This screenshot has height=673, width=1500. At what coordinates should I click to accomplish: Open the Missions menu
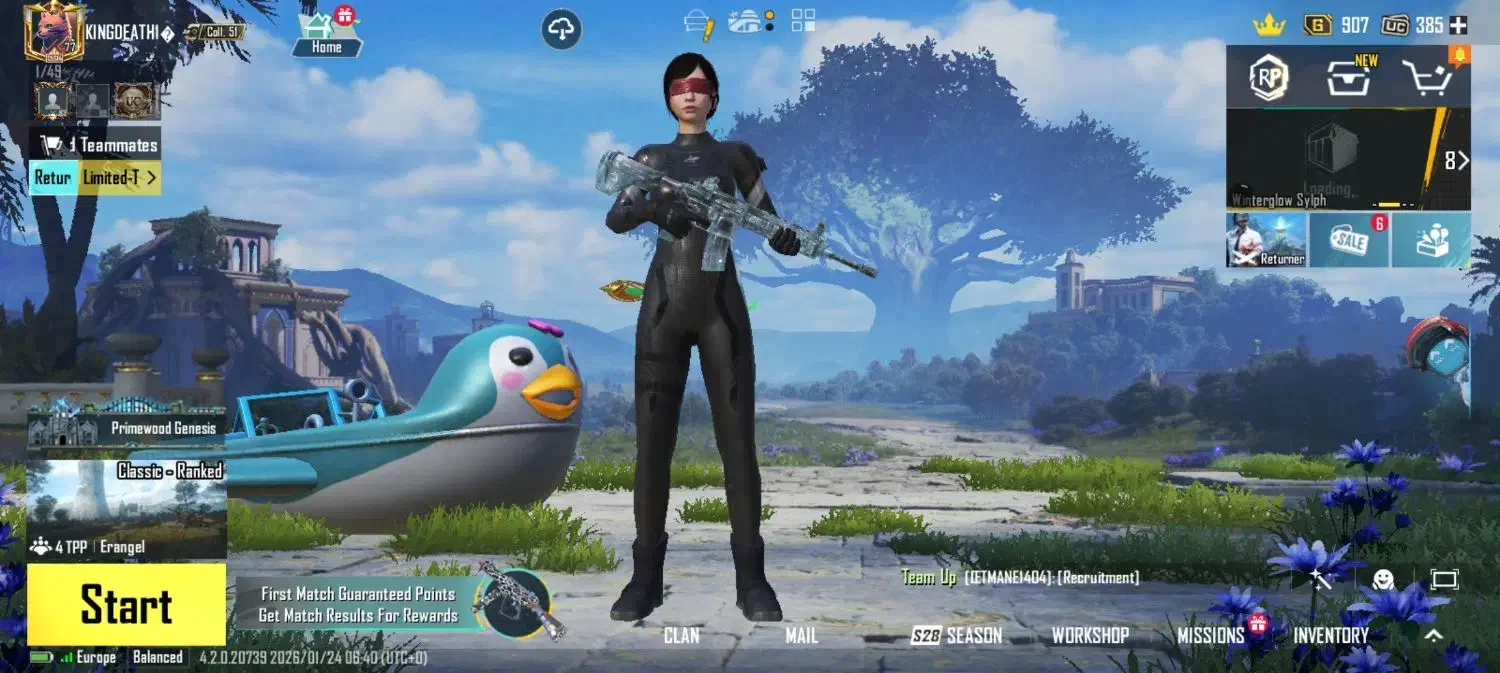click(x=1210, y=635)
